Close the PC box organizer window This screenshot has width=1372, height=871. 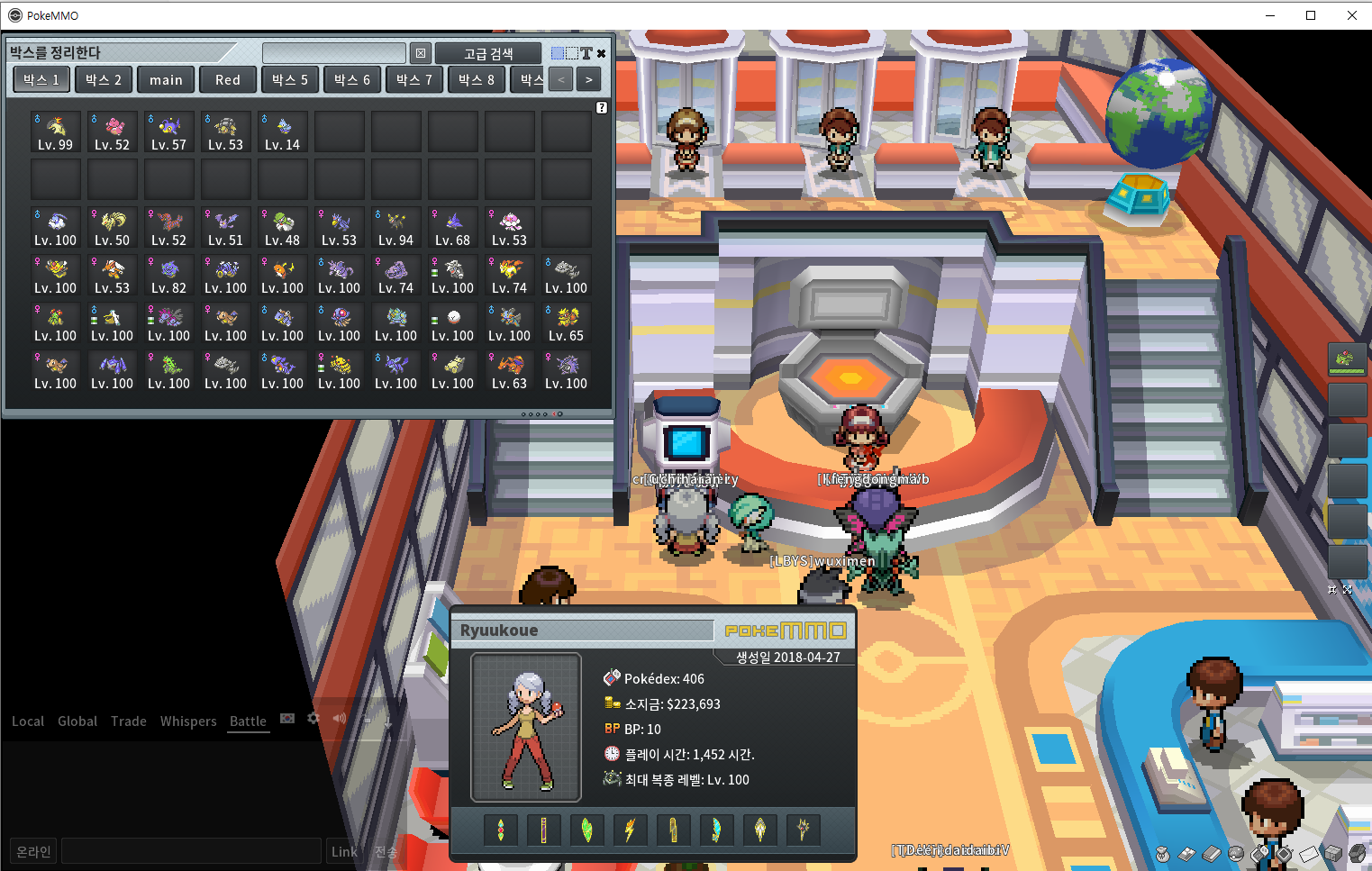click(602, 53)
